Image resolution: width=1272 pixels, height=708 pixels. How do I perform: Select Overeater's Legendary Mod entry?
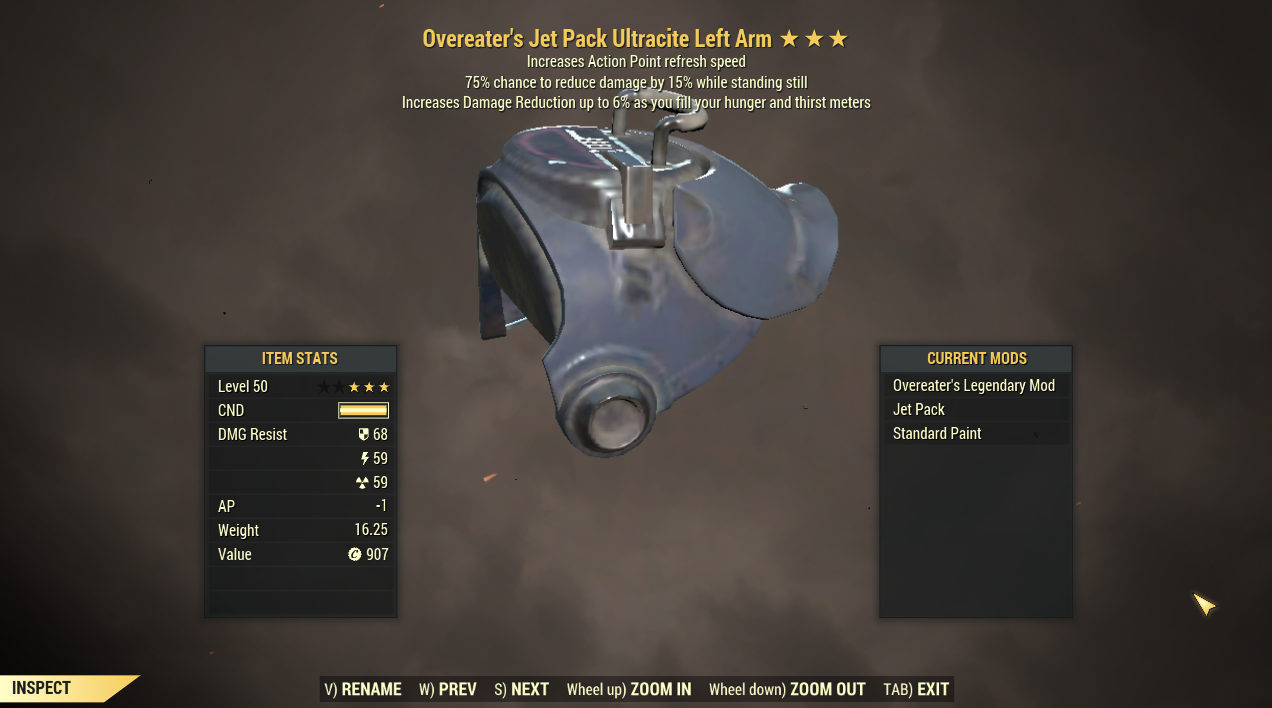point(974,386)
